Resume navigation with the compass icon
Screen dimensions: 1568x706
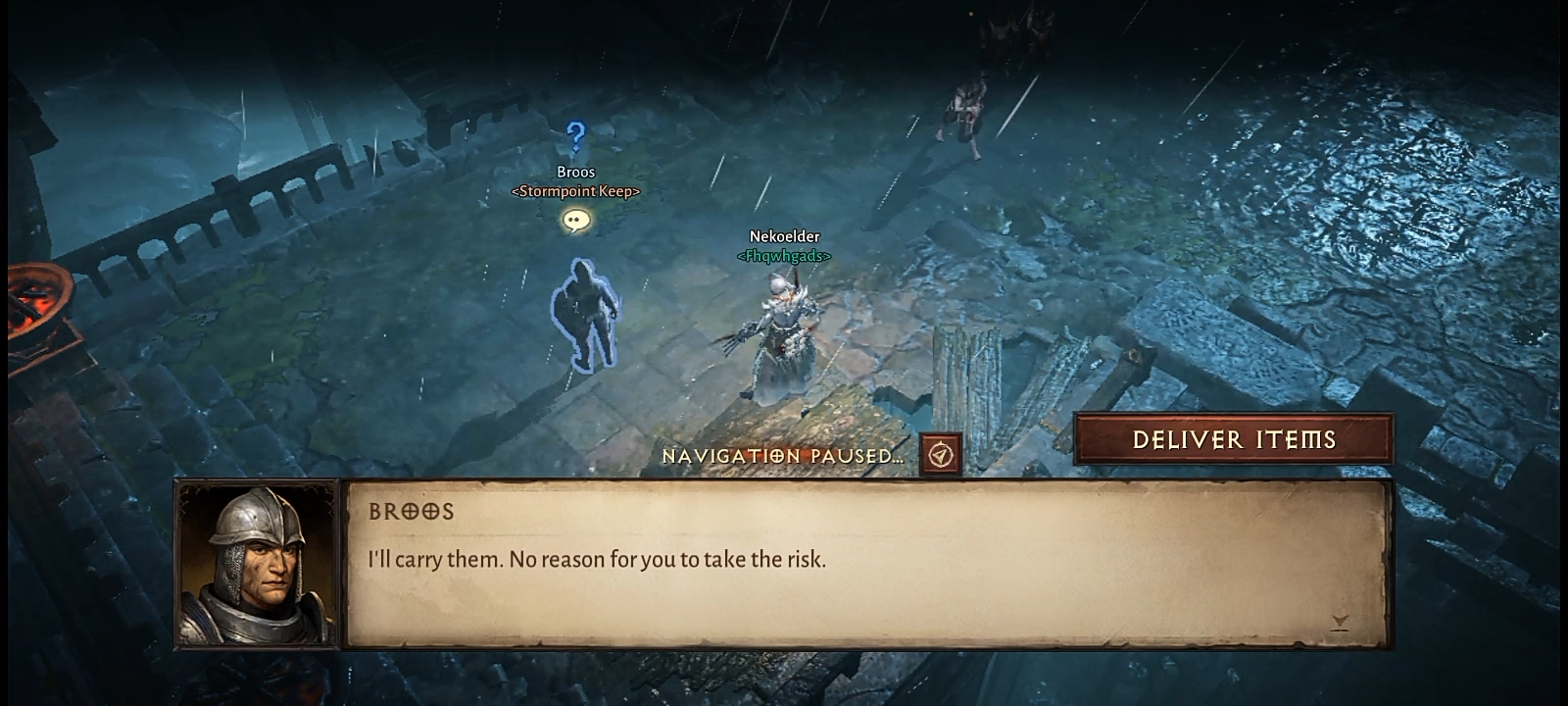coord(941,455)
